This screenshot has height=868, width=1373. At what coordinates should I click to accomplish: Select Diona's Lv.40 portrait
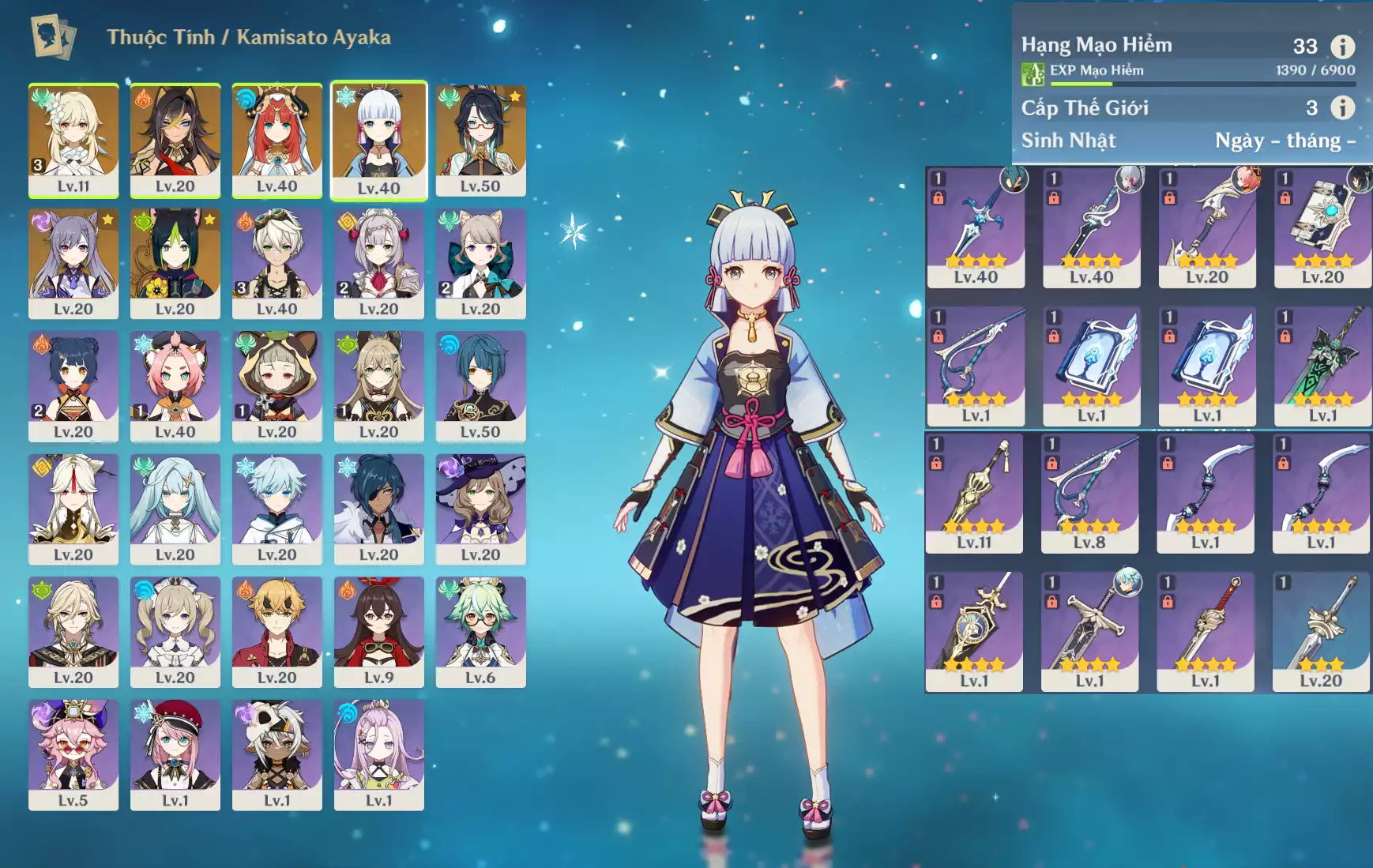(175, 385)
